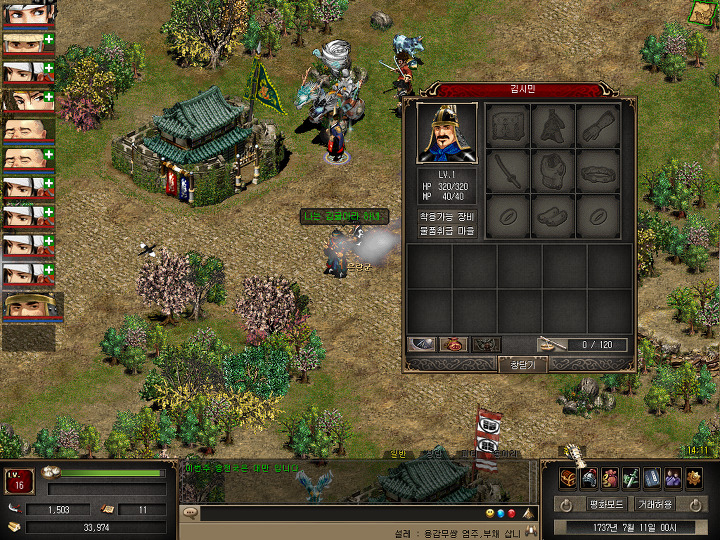This screenshot has width=720, height=540.
Task: Select the boots equipment slot
Action: point(553,215)
